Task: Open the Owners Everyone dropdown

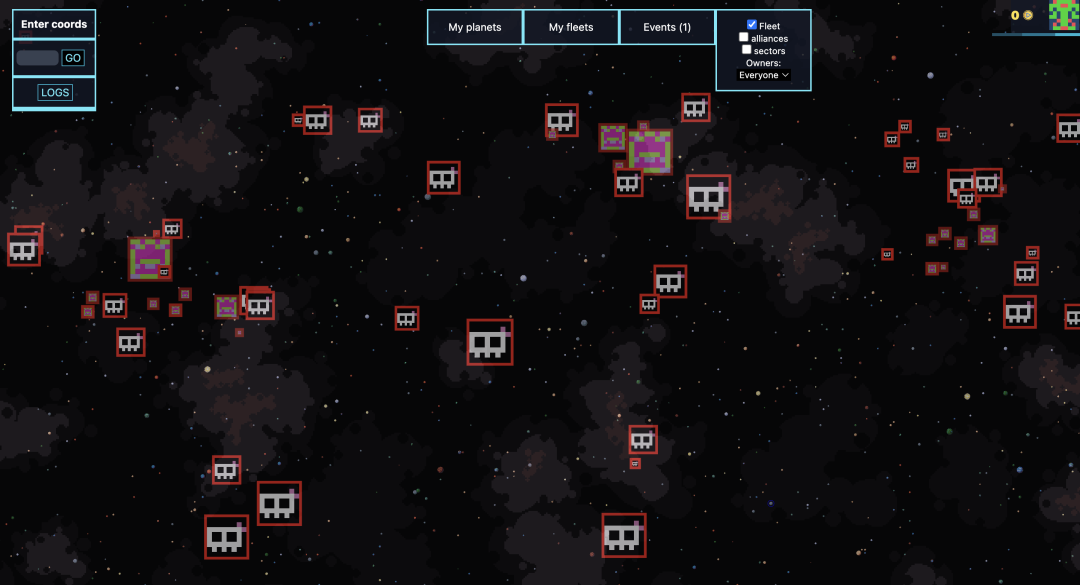Action: 764,75
